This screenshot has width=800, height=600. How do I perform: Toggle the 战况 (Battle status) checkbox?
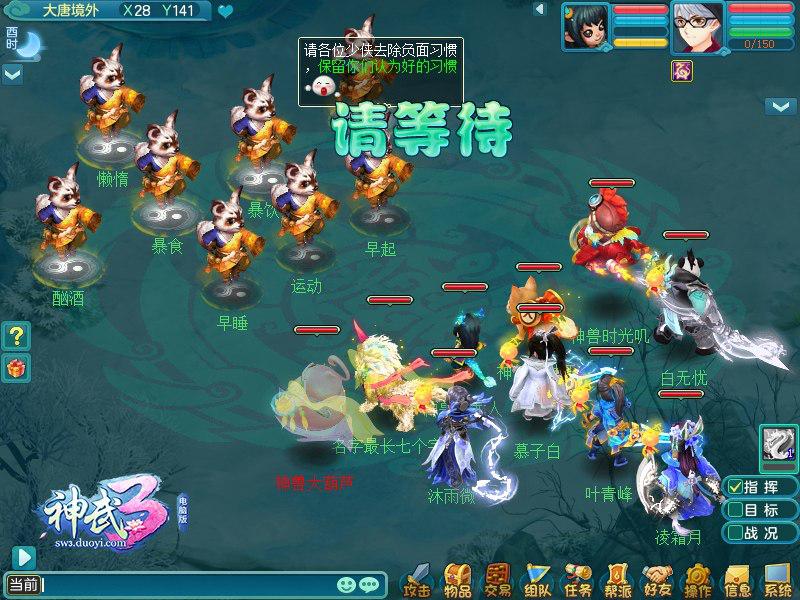click(x=734, y=534)
